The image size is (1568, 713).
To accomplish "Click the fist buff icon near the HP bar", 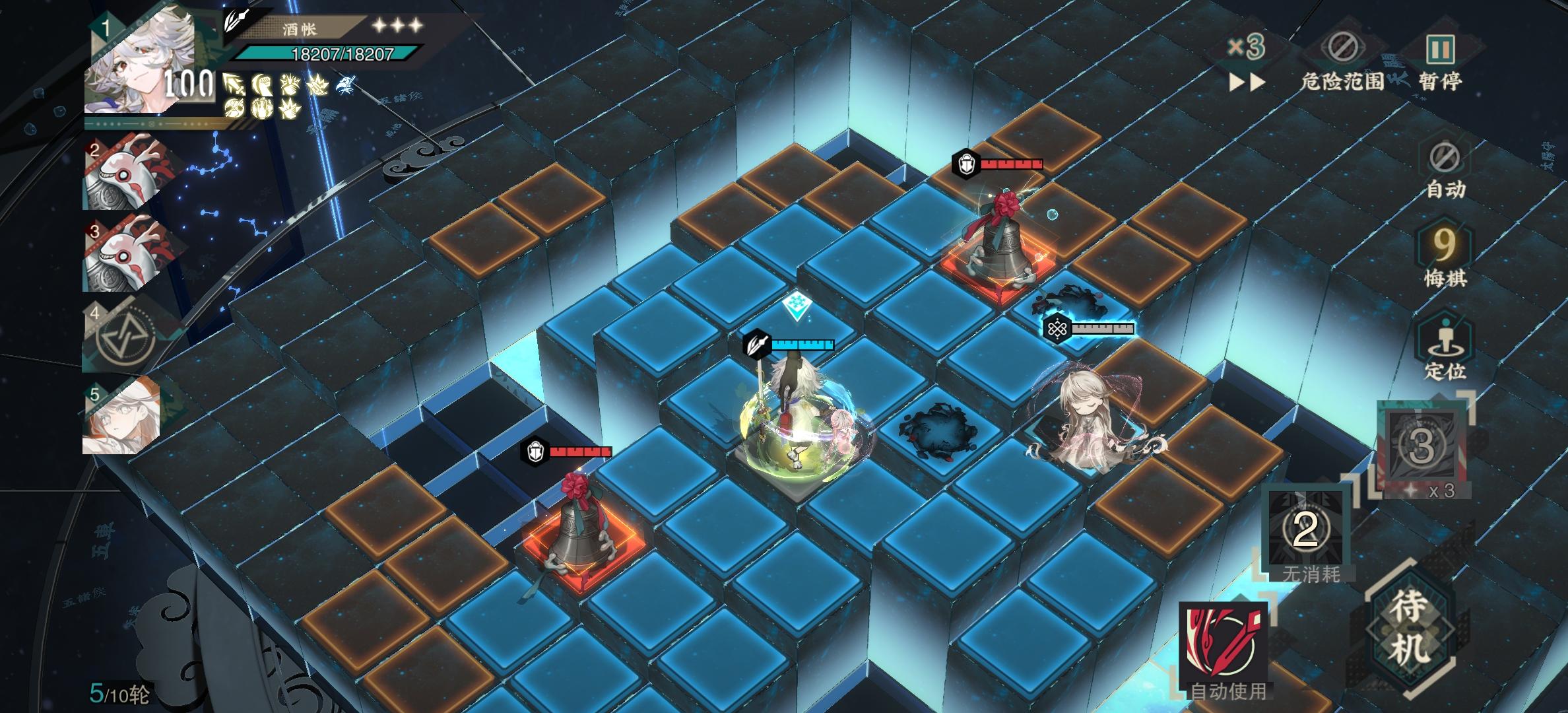I will pyautogui.click(x=262, y=85).
